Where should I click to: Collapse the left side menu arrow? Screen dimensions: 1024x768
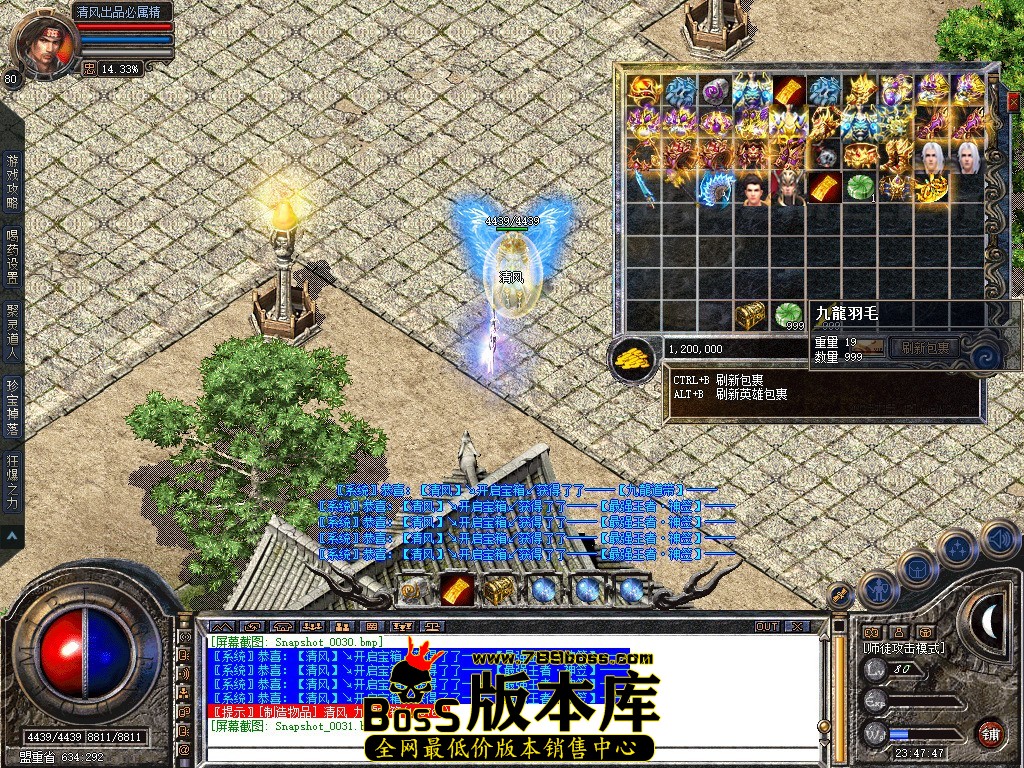tap(12, 536)
